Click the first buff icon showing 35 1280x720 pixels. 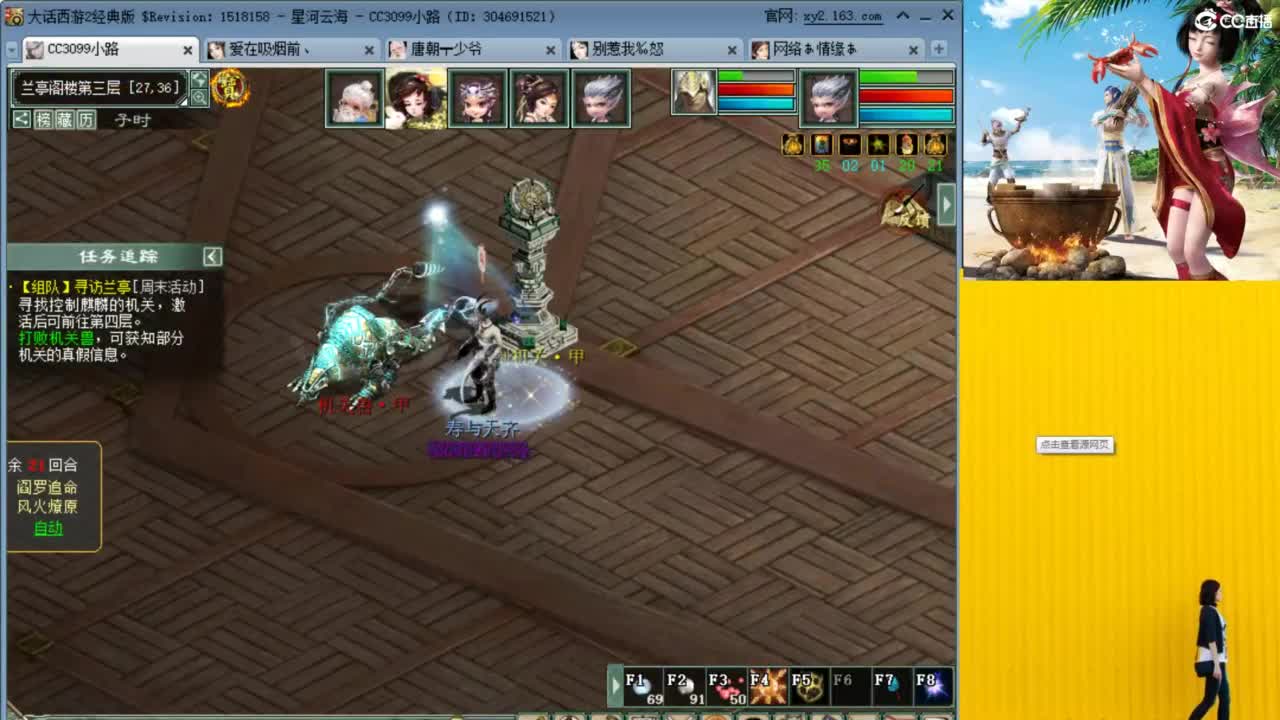click(822, 145)
